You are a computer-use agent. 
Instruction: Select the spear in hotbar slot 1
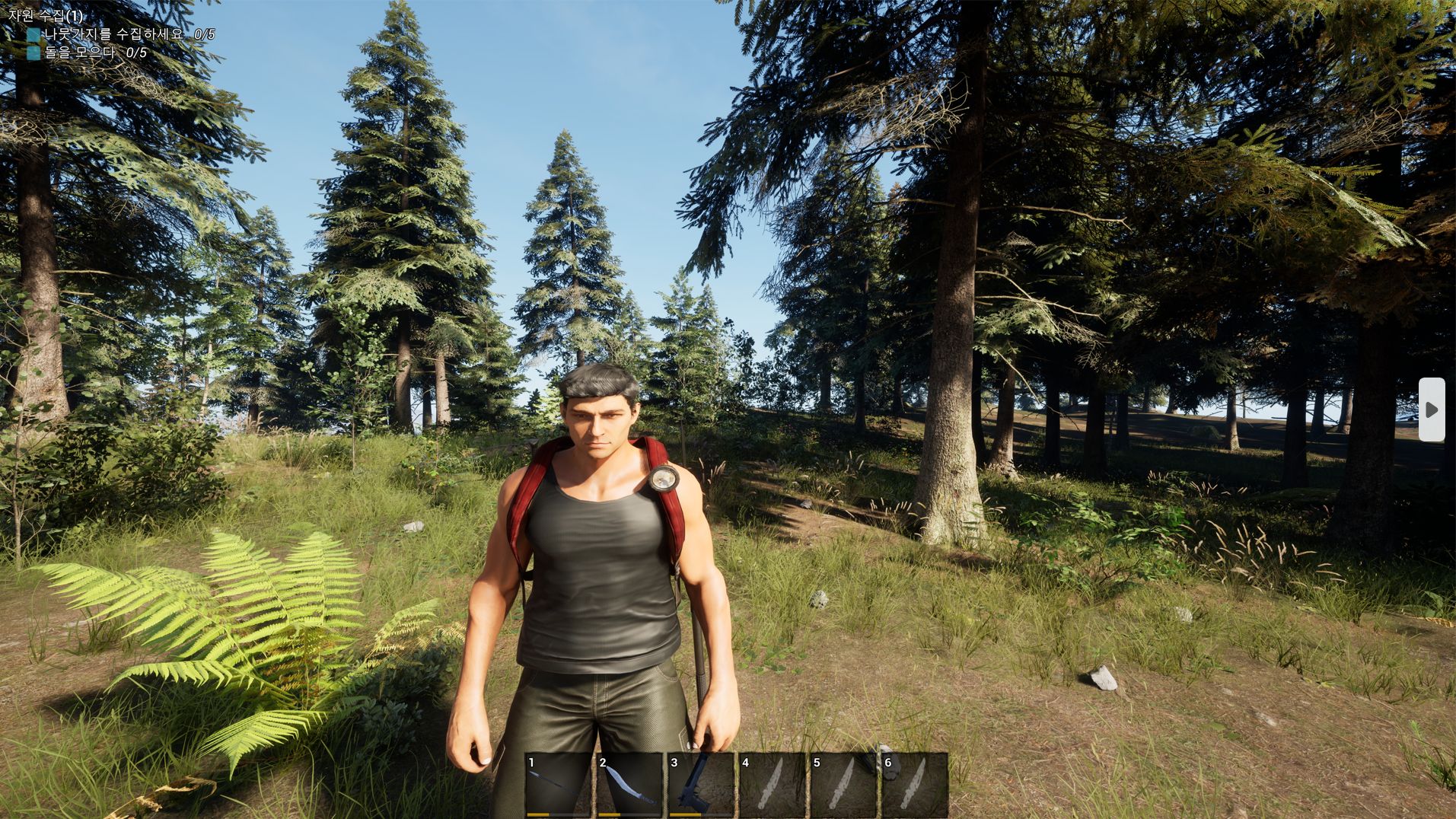pyautogui.click(x=558, y=784)
